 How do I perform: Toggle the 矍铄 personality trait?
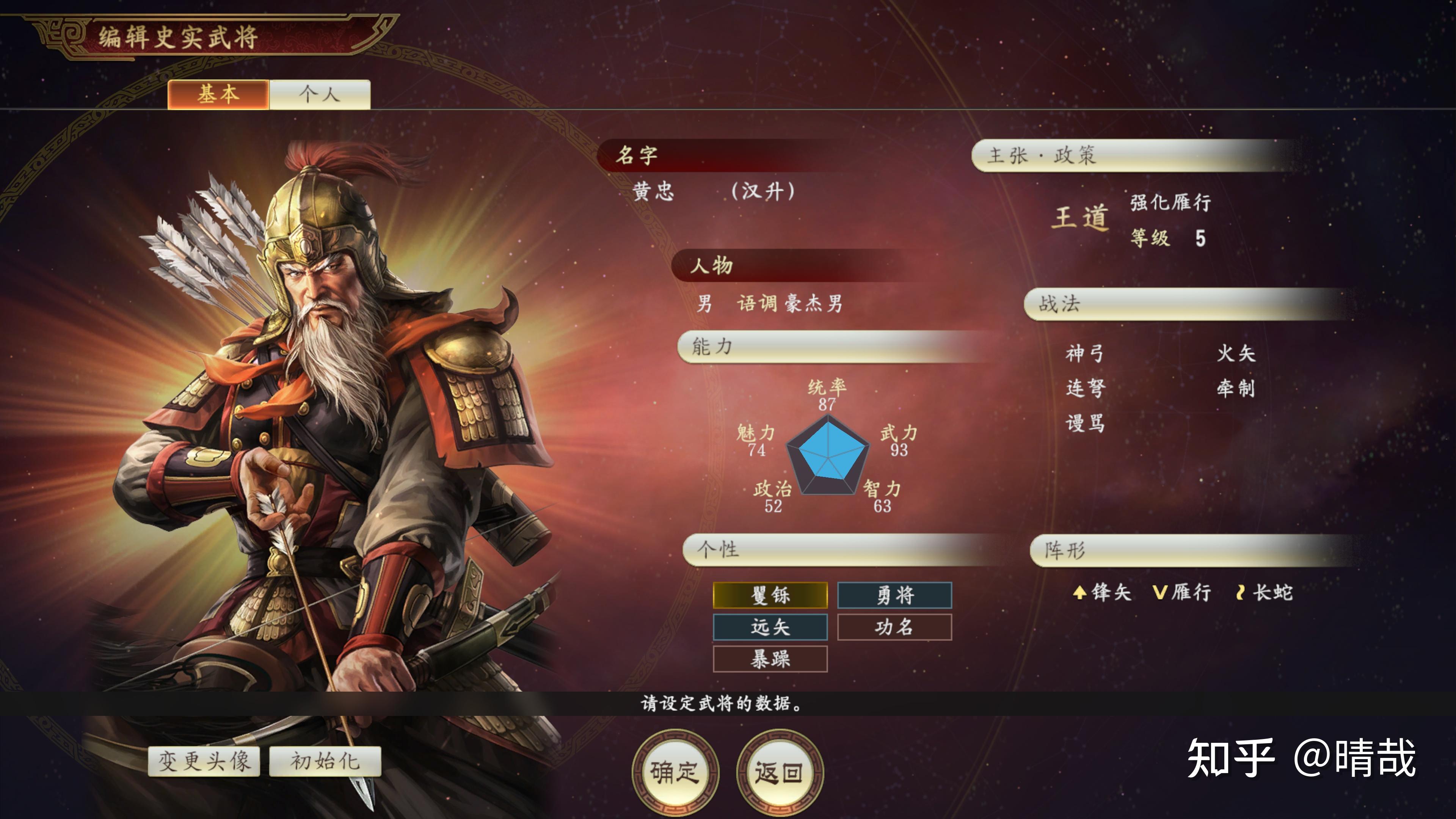point(770,595)
